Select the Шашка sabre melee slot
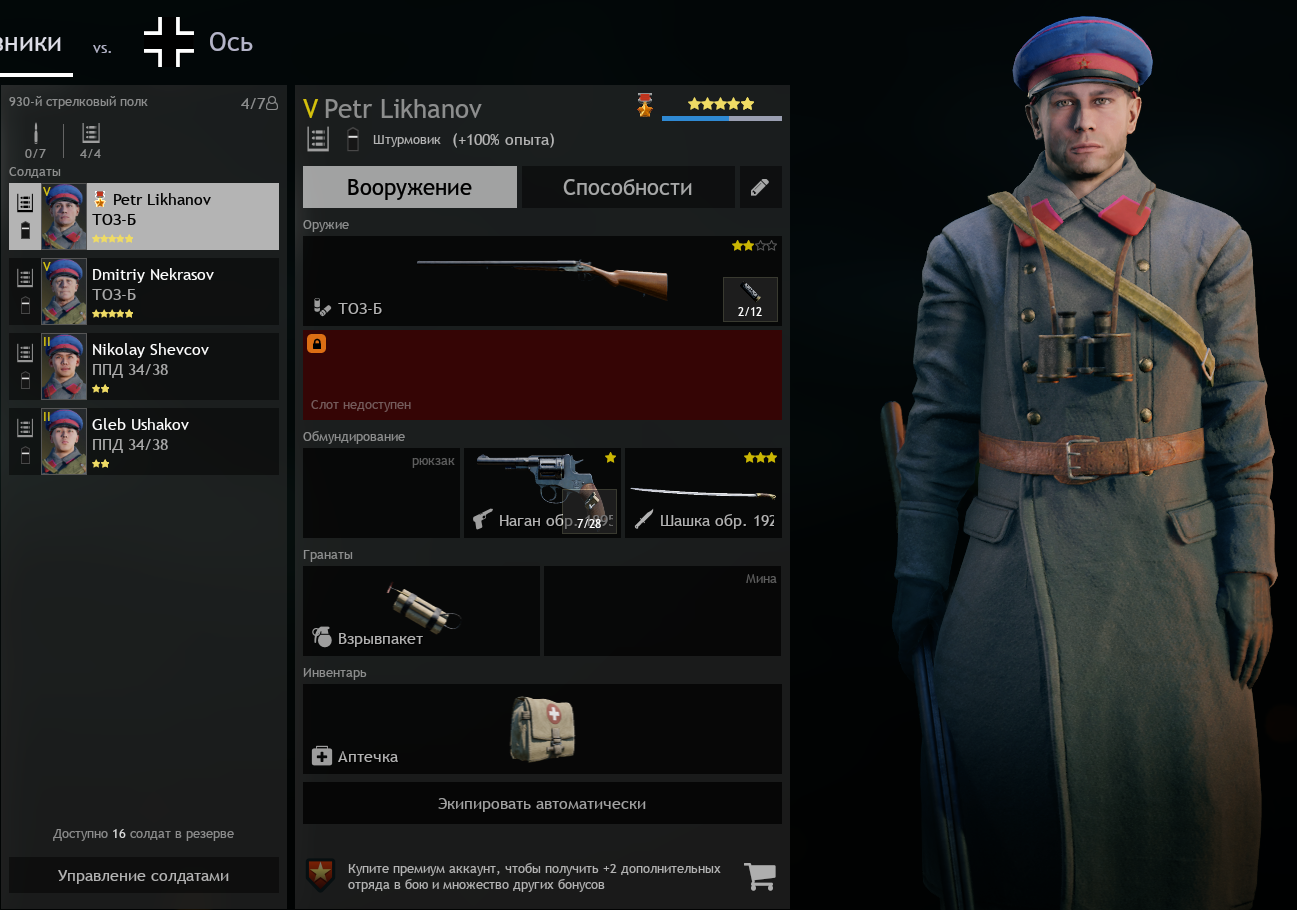Screen dimensions: 1297x910 pyautogui.click(x=703, y=493)
